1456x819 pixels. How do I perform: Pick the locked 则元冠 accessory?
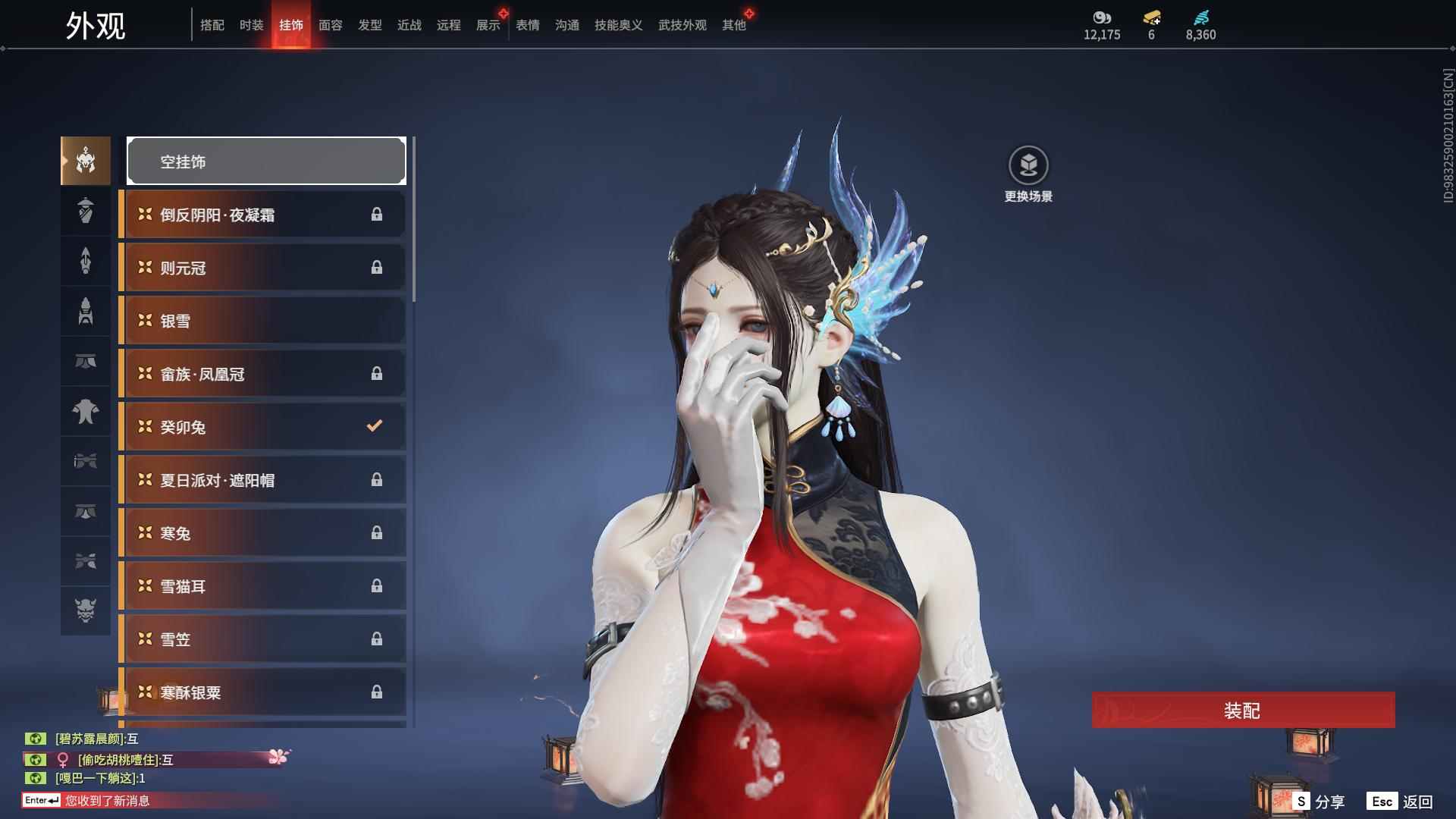click(263, 268)
